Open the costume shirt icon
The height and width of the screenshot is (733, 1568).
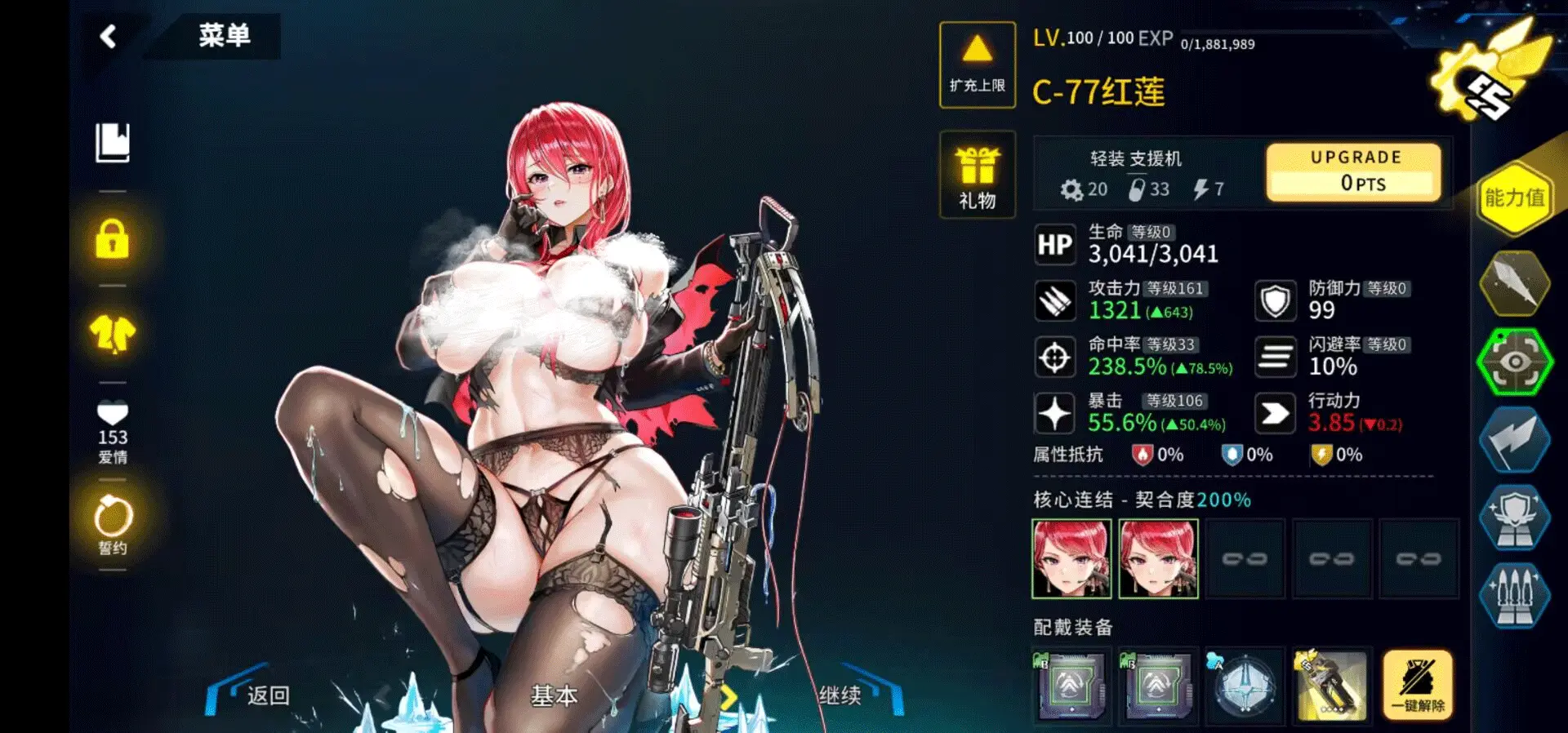(x=113, y=333)
